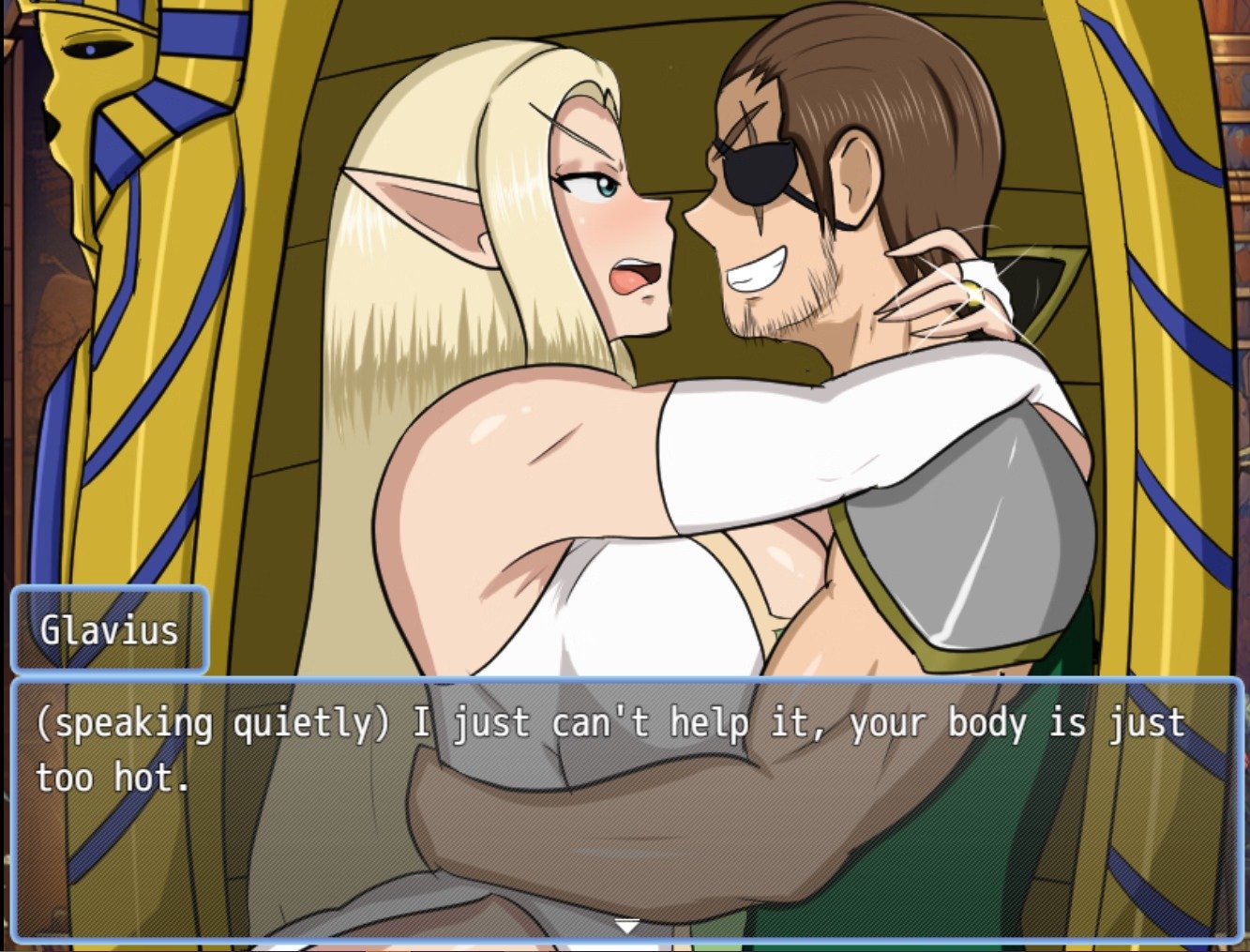Click Glavius's eyepatch
1250x952 pixels.
[756, 169]
